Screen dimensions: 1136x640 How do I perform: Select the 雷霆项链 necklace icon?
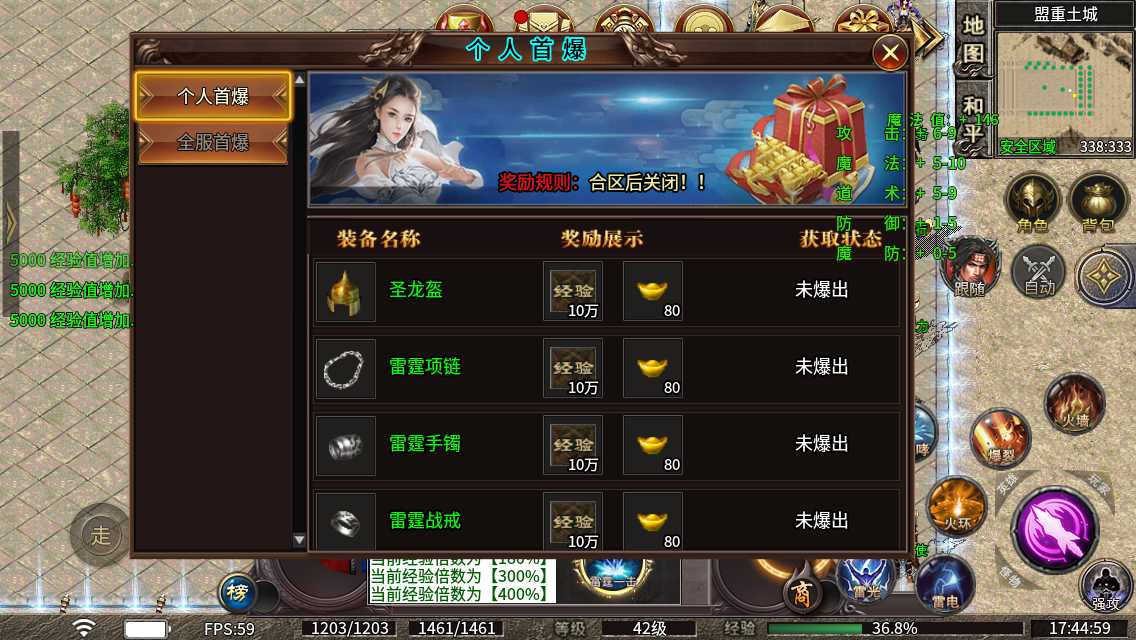point(346,368)
